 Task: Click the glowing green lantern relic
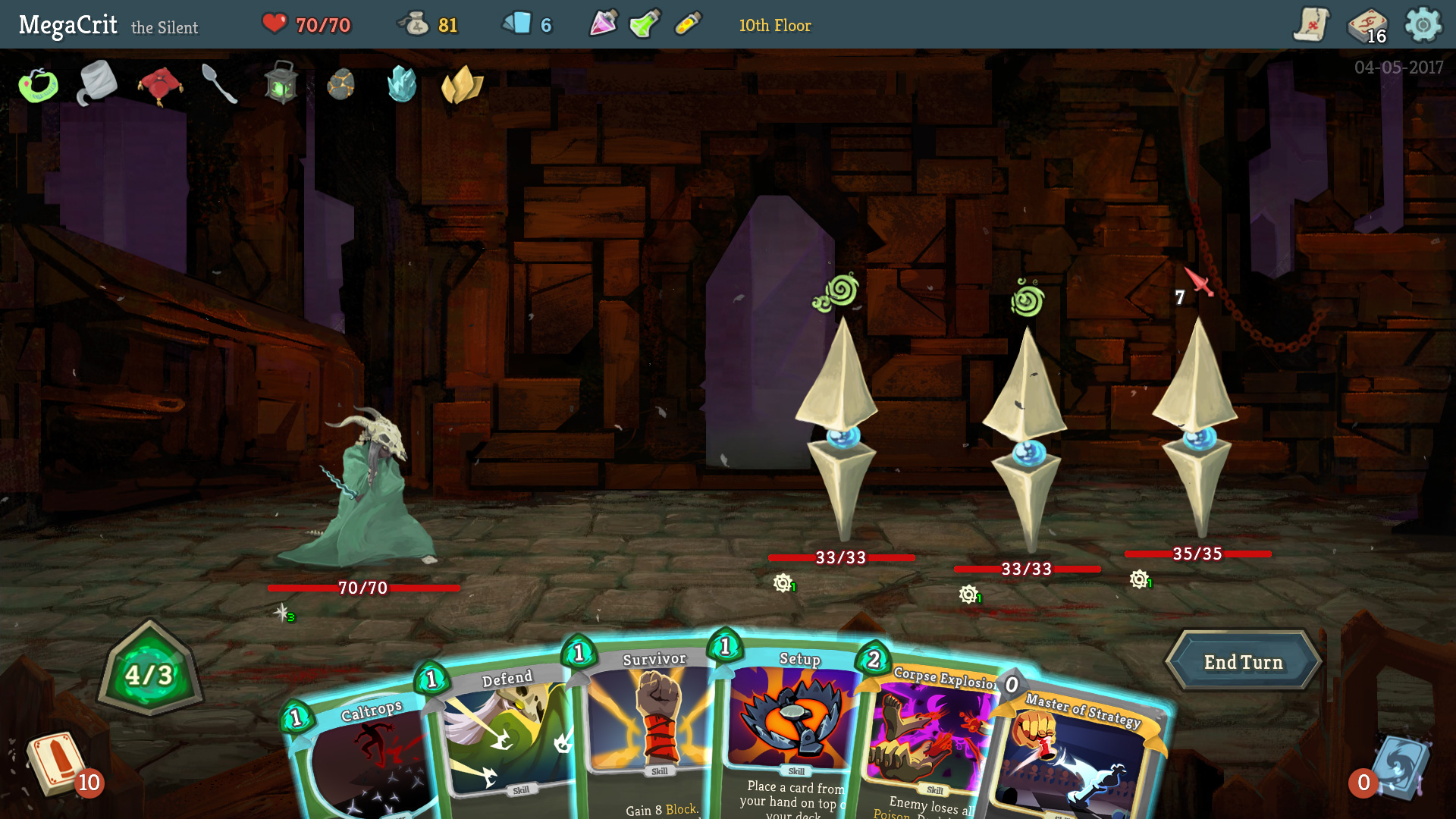click(x=281, y=83)
